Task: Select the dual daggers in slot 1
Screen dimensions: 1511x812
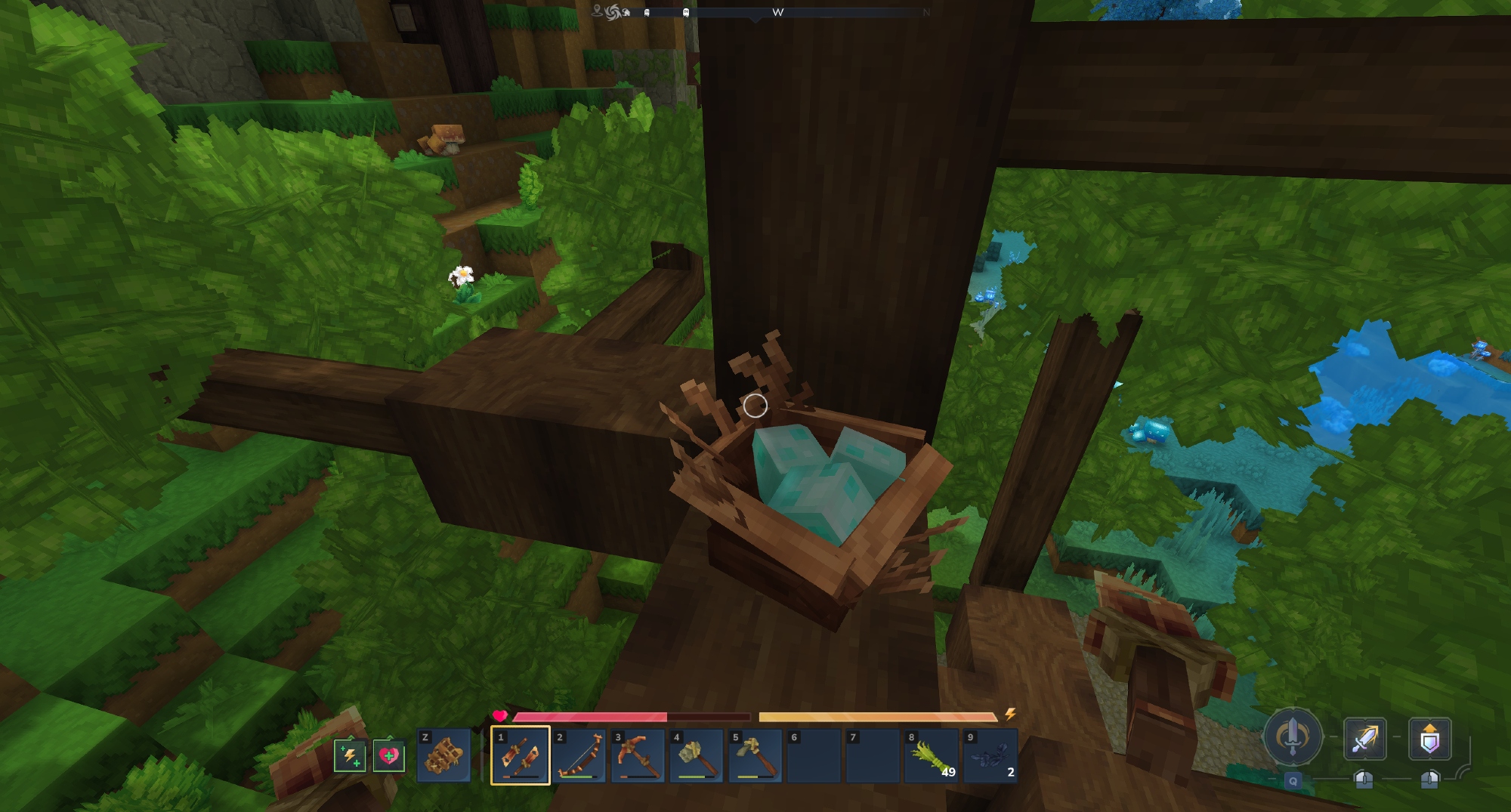Action: click(520, 755)
